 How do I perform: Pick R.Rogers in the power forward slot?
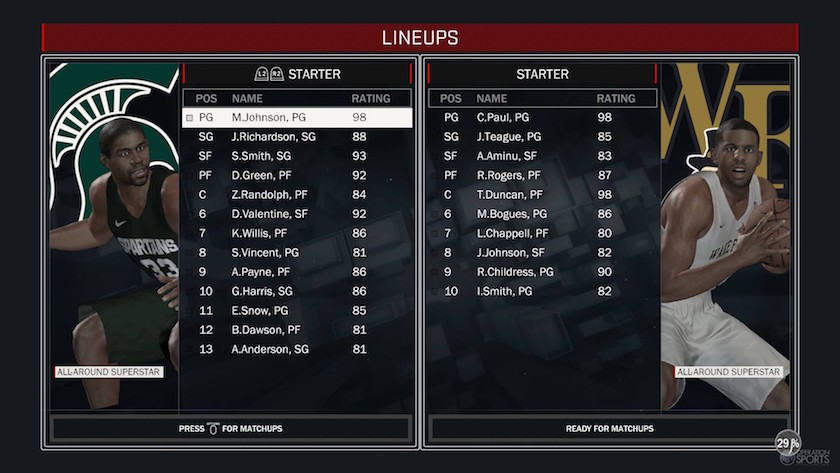tap(542, 176)
